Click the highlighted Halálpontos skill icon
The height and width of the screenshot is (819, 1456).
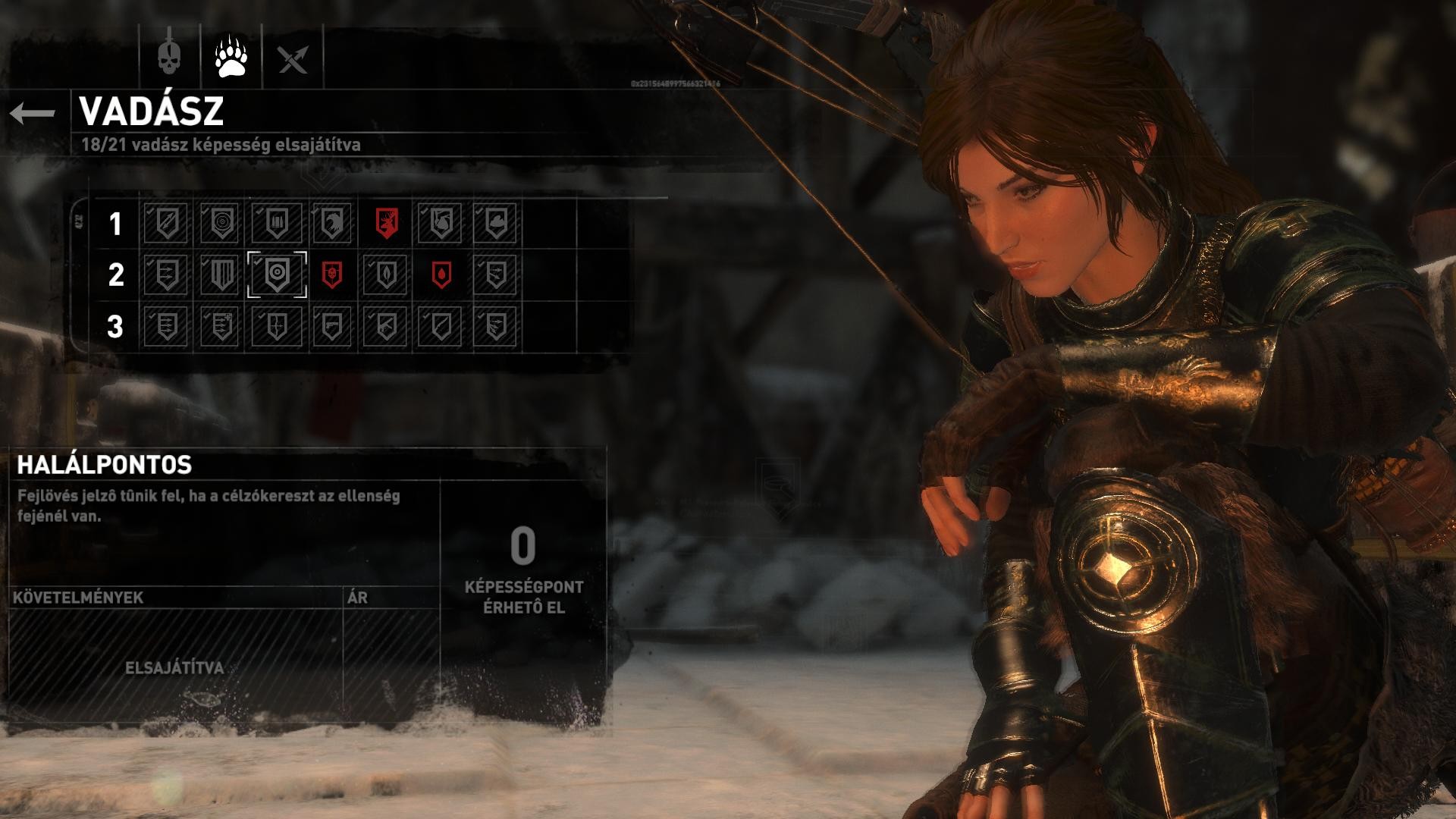click(277, 275)
